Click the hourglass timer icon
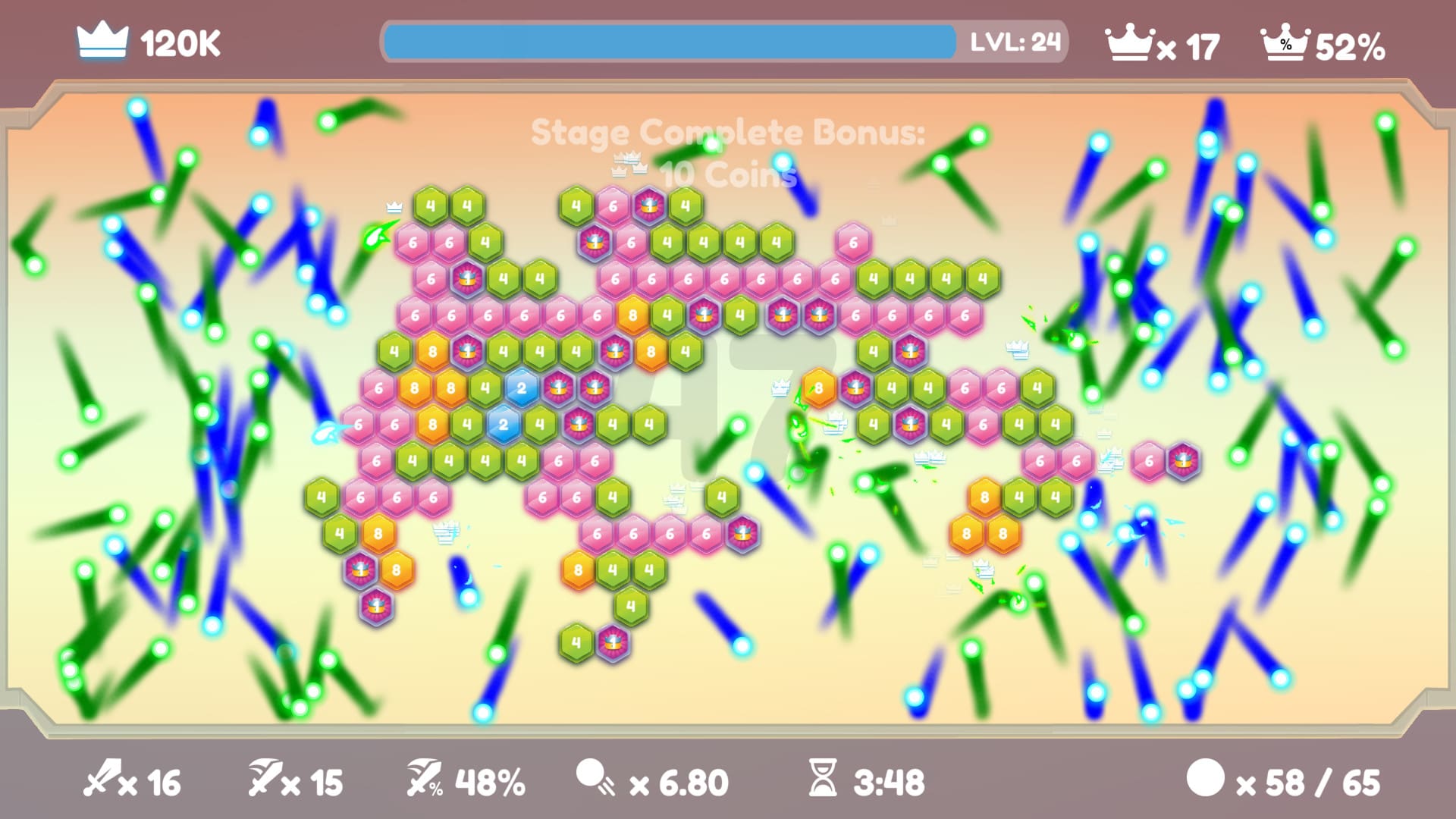The height and width of the screenshot is (819, 1456). coord(824,780)
